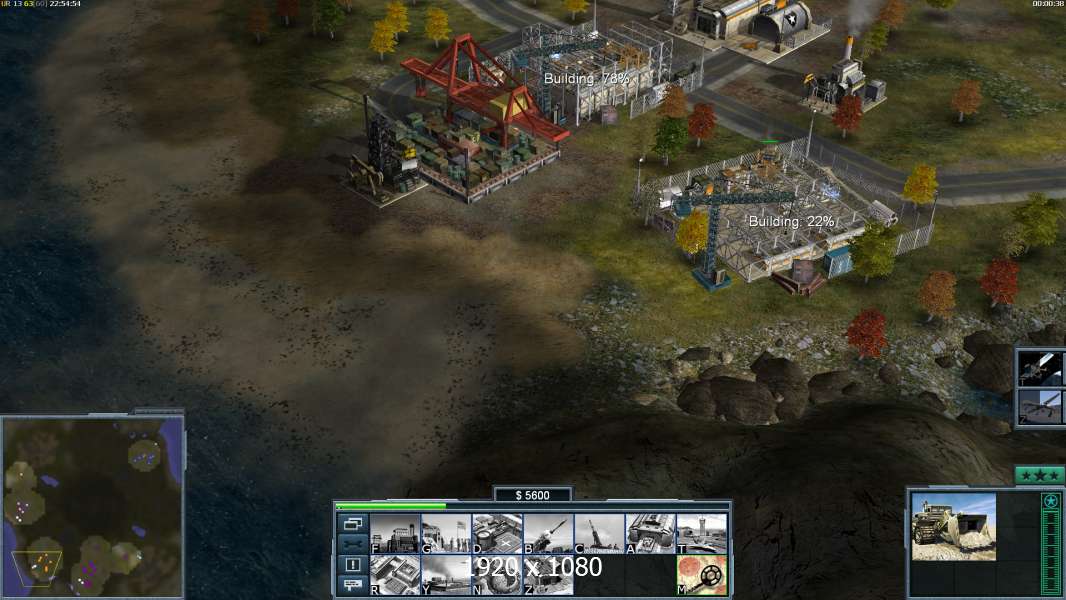The height and width of the screenshot is (600, 1066).
Task: Select the power plant build icon labeled F
Action: pyautogui.click(x=394, y=534)
